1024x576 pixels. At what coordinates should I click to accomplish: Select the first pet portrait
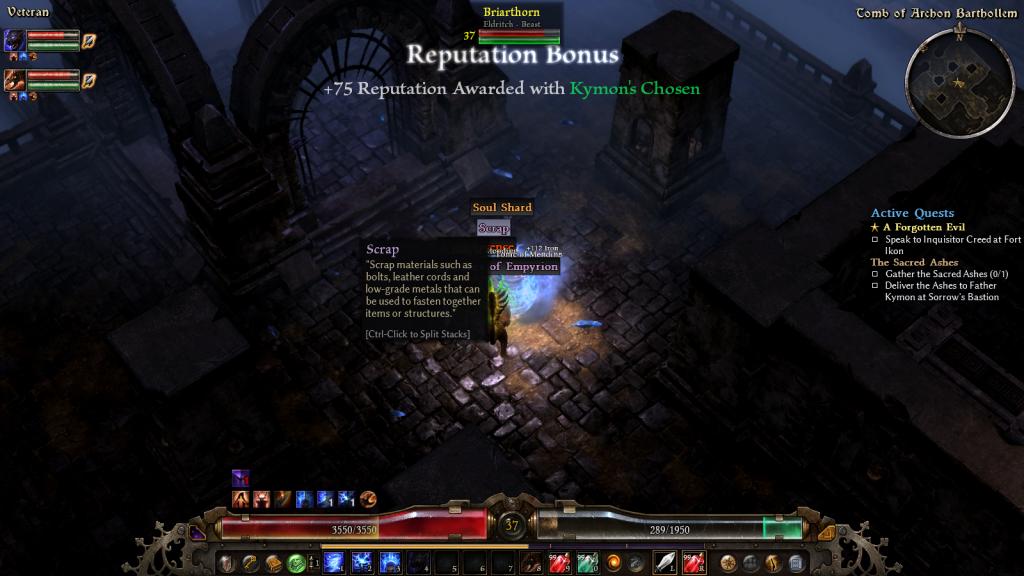(14, 40)
